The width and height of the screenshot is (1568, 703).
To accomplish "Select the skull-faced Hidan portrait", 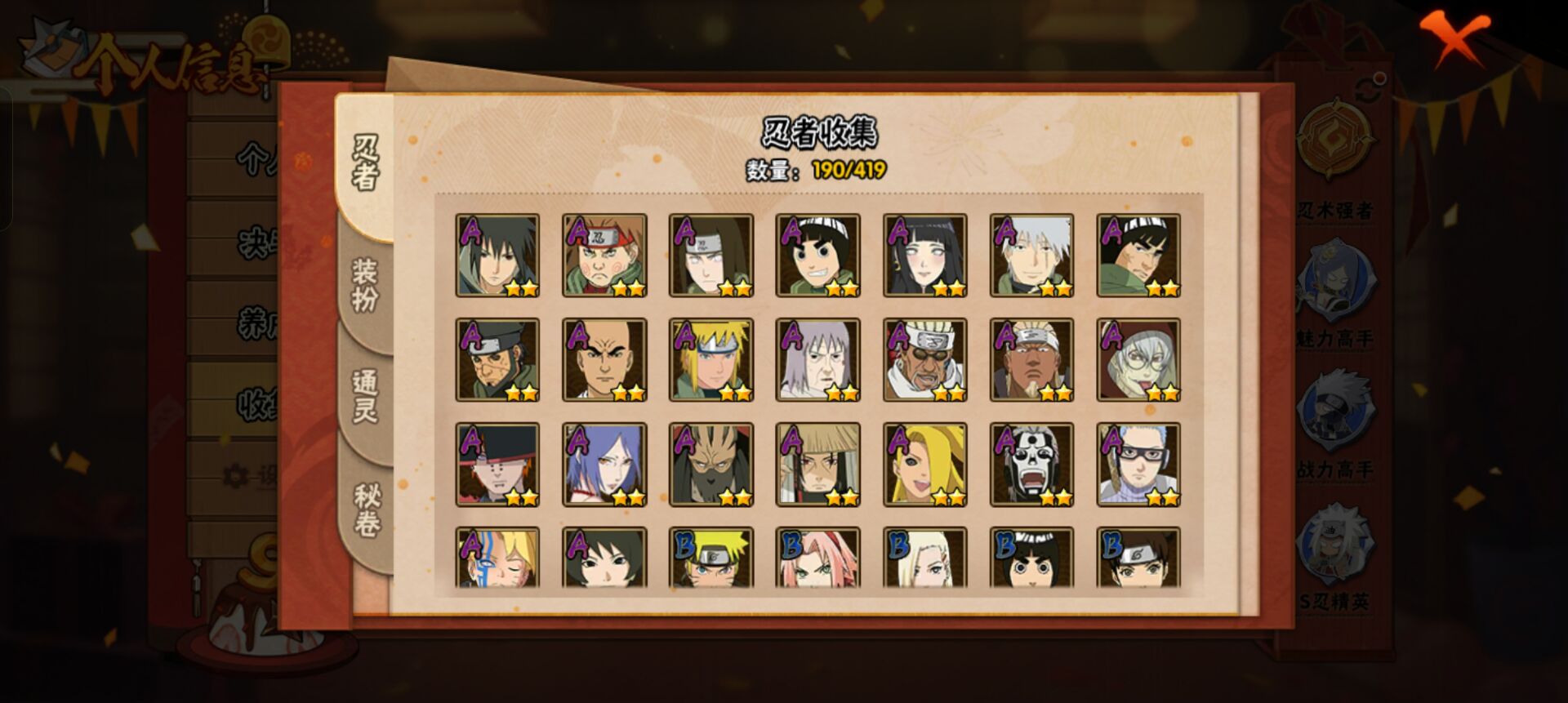I will click(1031, 465).
